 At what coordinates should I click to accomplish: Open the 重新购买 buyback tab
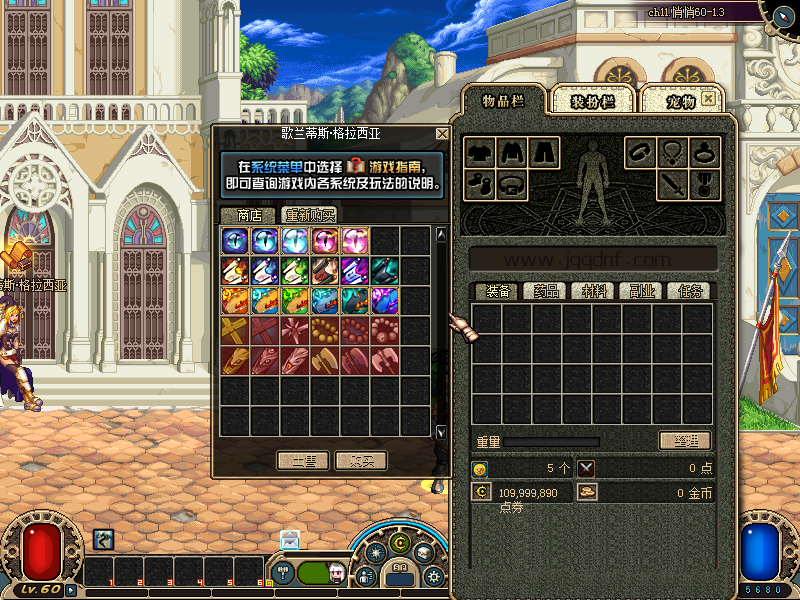pyautogui.click(x=309, y=215)
